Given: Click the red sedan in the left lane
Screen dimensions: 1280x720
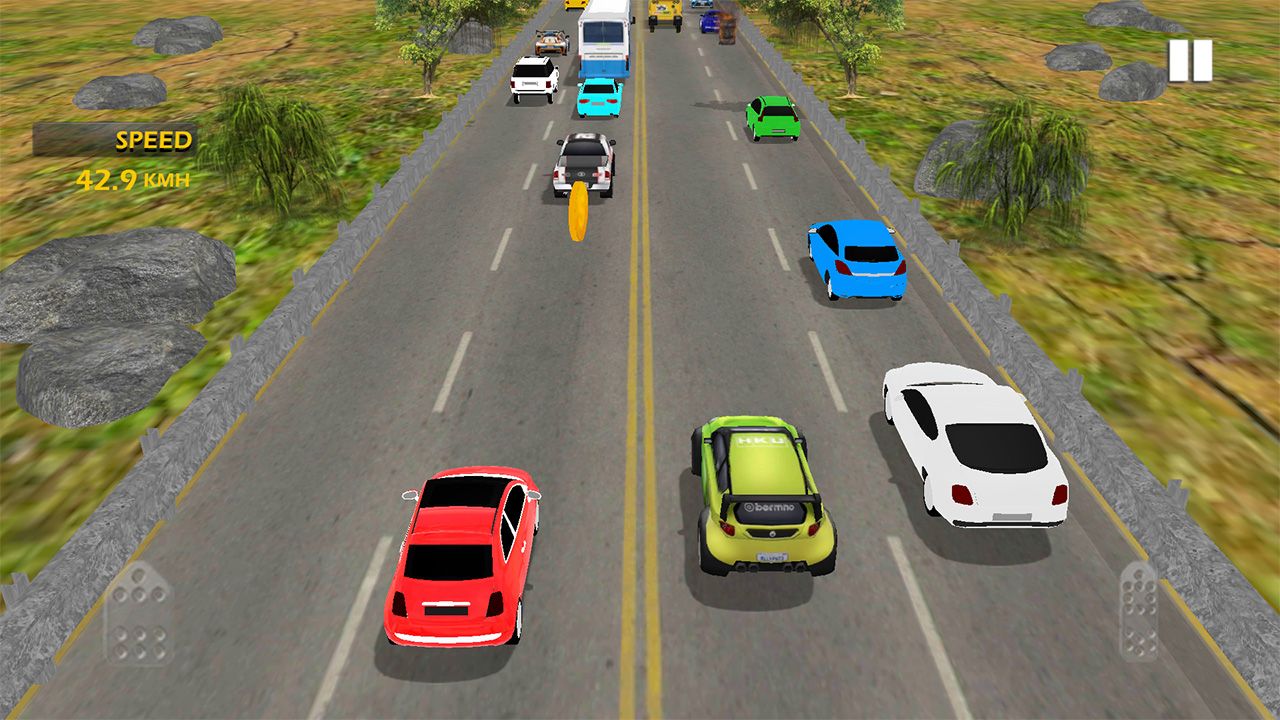Looking at the screenshot, I should pos(466,560).
